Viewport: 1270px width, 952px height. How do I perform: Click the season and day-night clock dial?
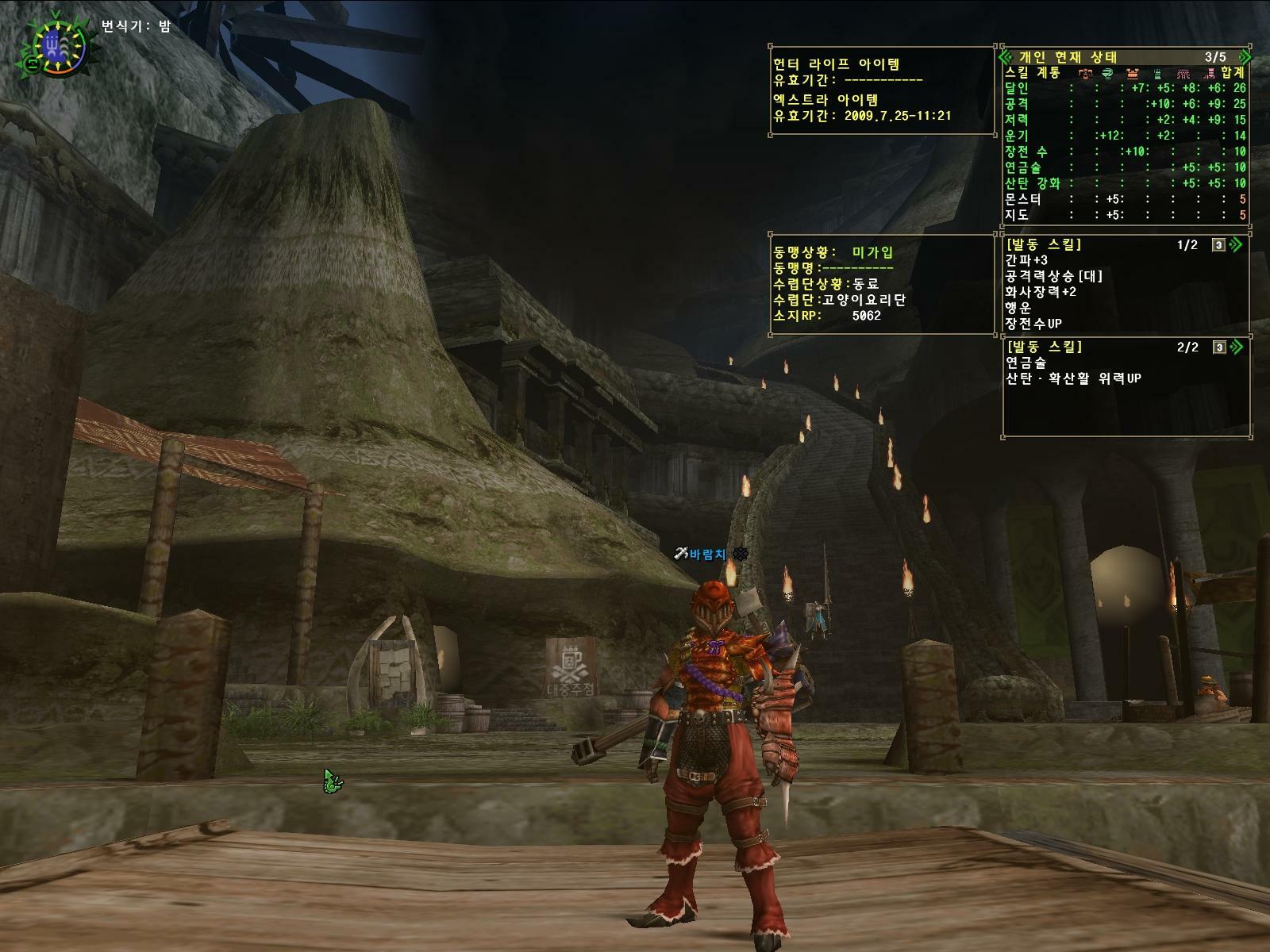click(54, 47)
